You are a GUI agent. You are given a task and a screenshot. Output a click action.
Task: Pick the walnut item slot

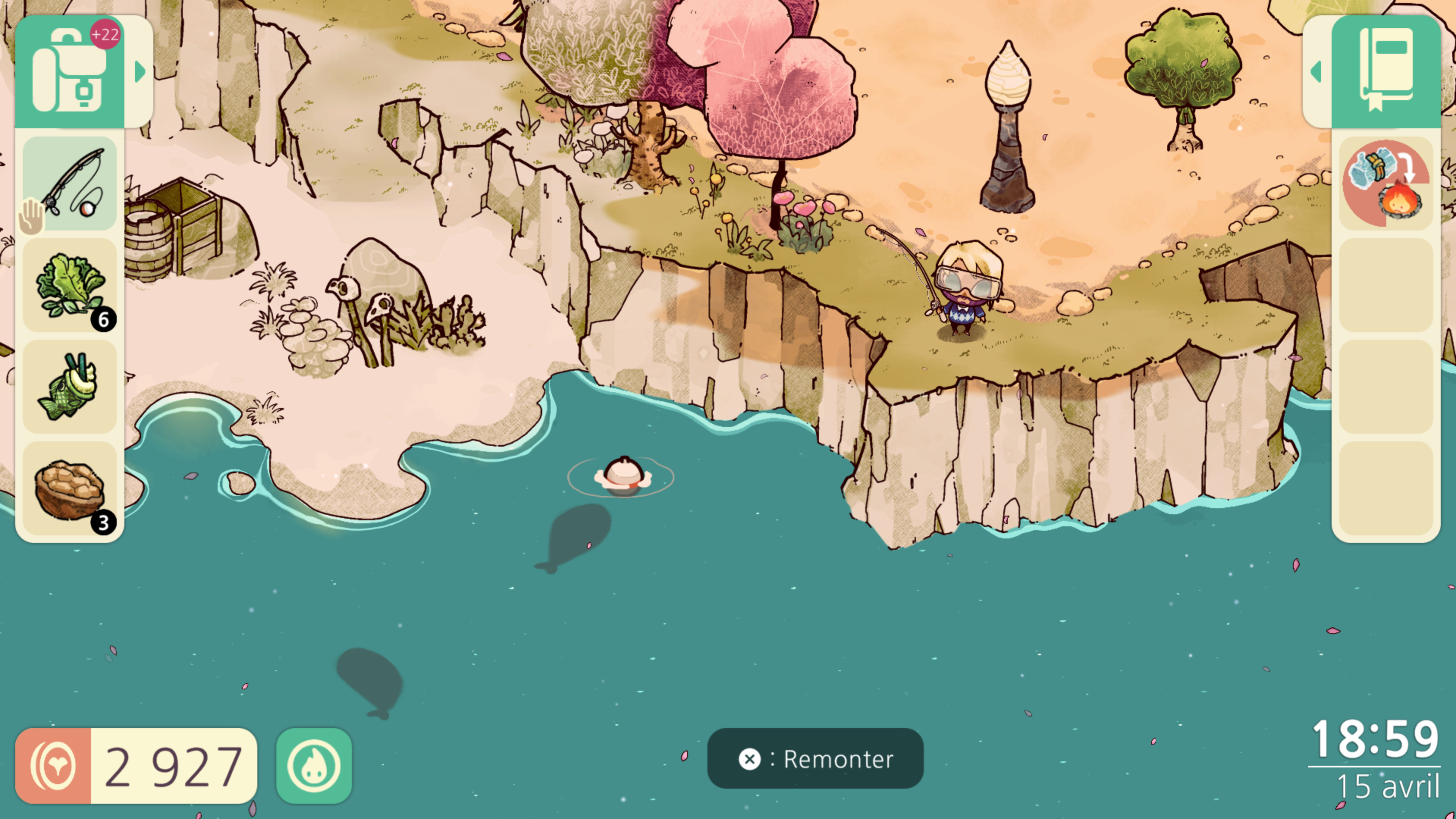70,489
